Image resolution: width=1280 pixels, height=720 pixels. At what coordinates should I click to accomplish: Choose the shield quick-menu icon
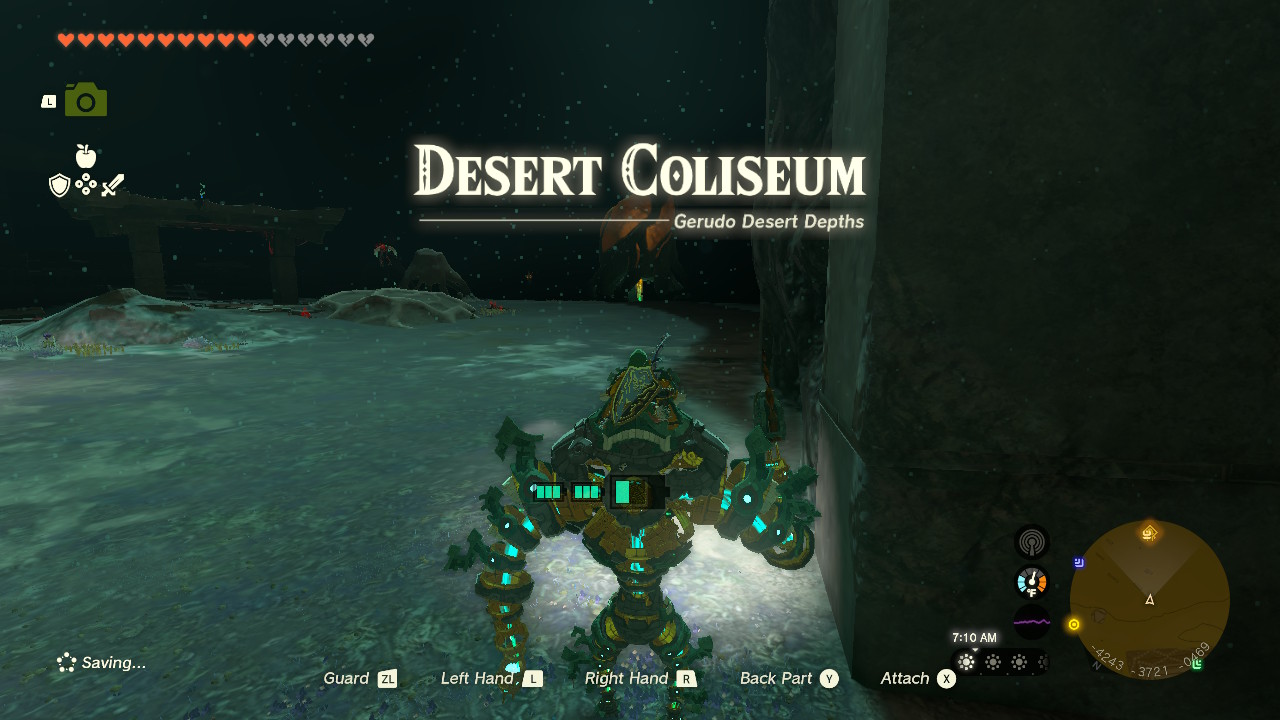pyautogui.click(x=59, y=185)
